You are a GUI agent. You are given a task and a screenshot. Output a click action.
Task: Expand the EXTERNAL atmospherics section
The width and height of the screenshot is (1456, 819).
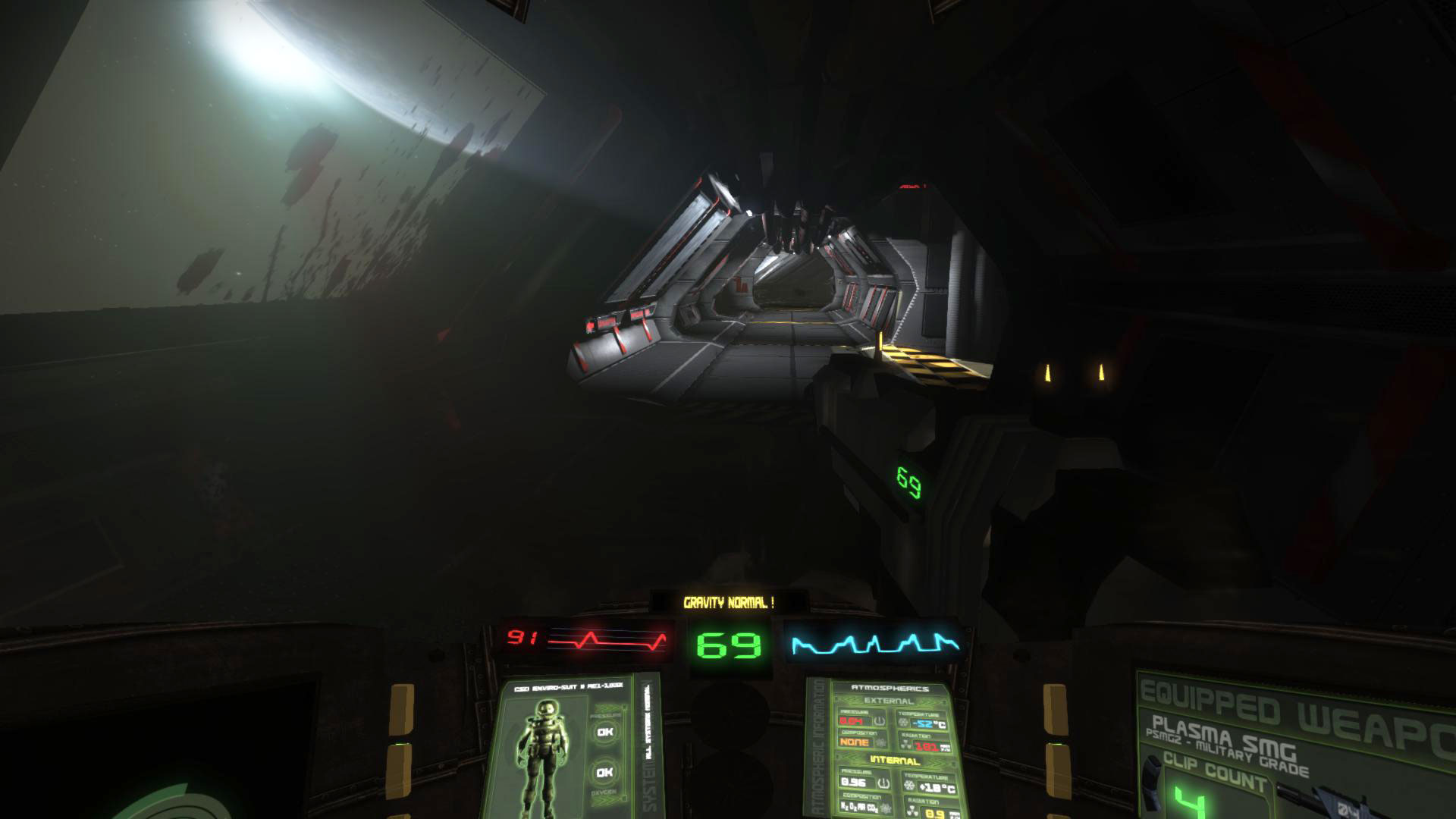point(889,700)
